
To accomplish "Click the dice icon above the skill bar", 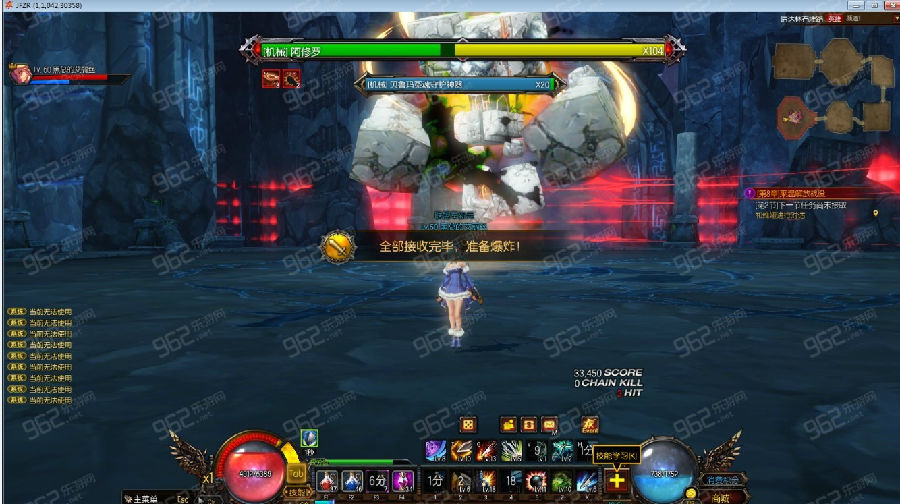I will pyautogui.click(x=467, y=424).
